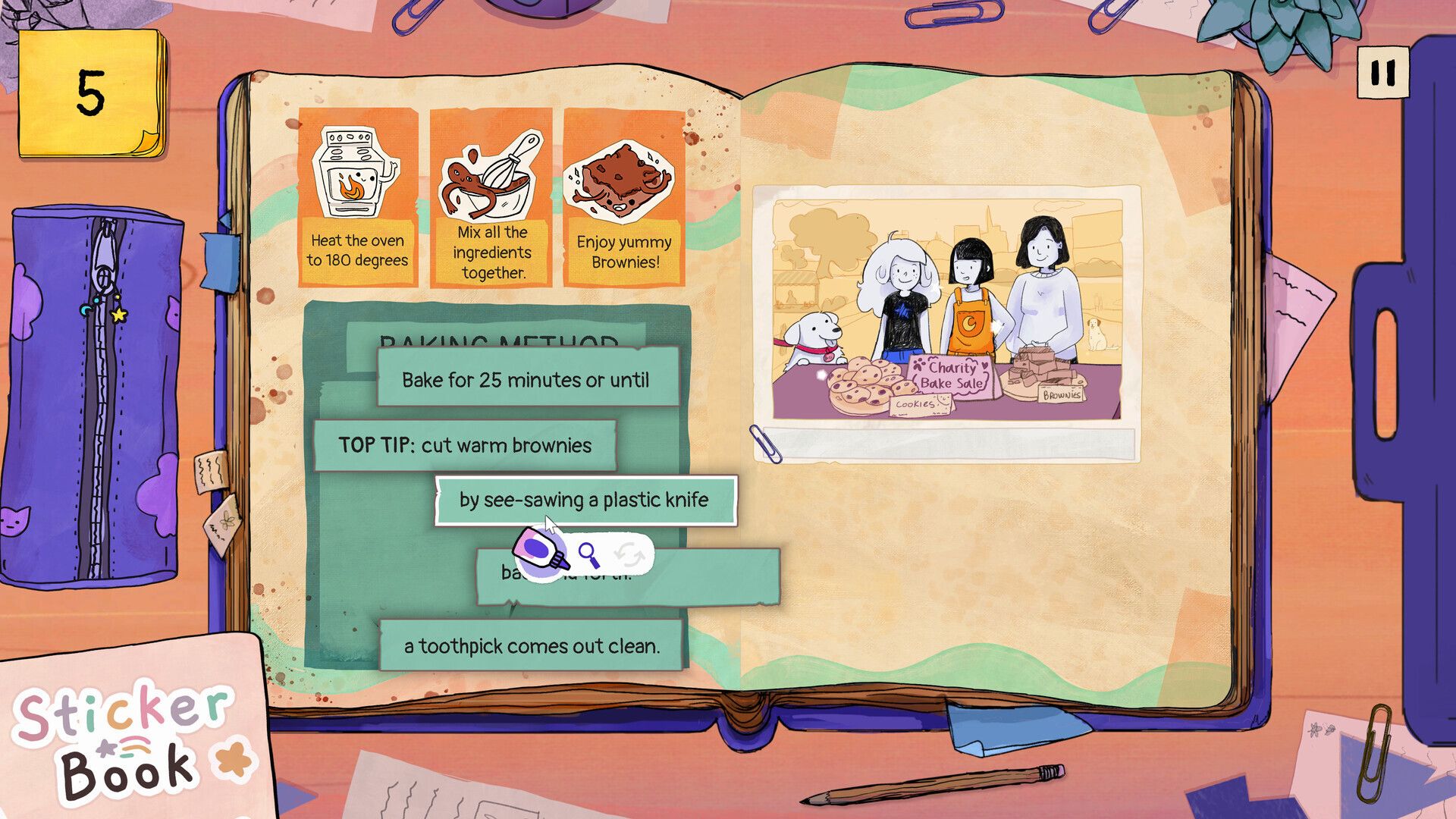Image resolution: width=1456 pixels, height=819 pixels.
Task: Choose the 'Enjoy yummy Brownies!' card
Action: (623, 197)
